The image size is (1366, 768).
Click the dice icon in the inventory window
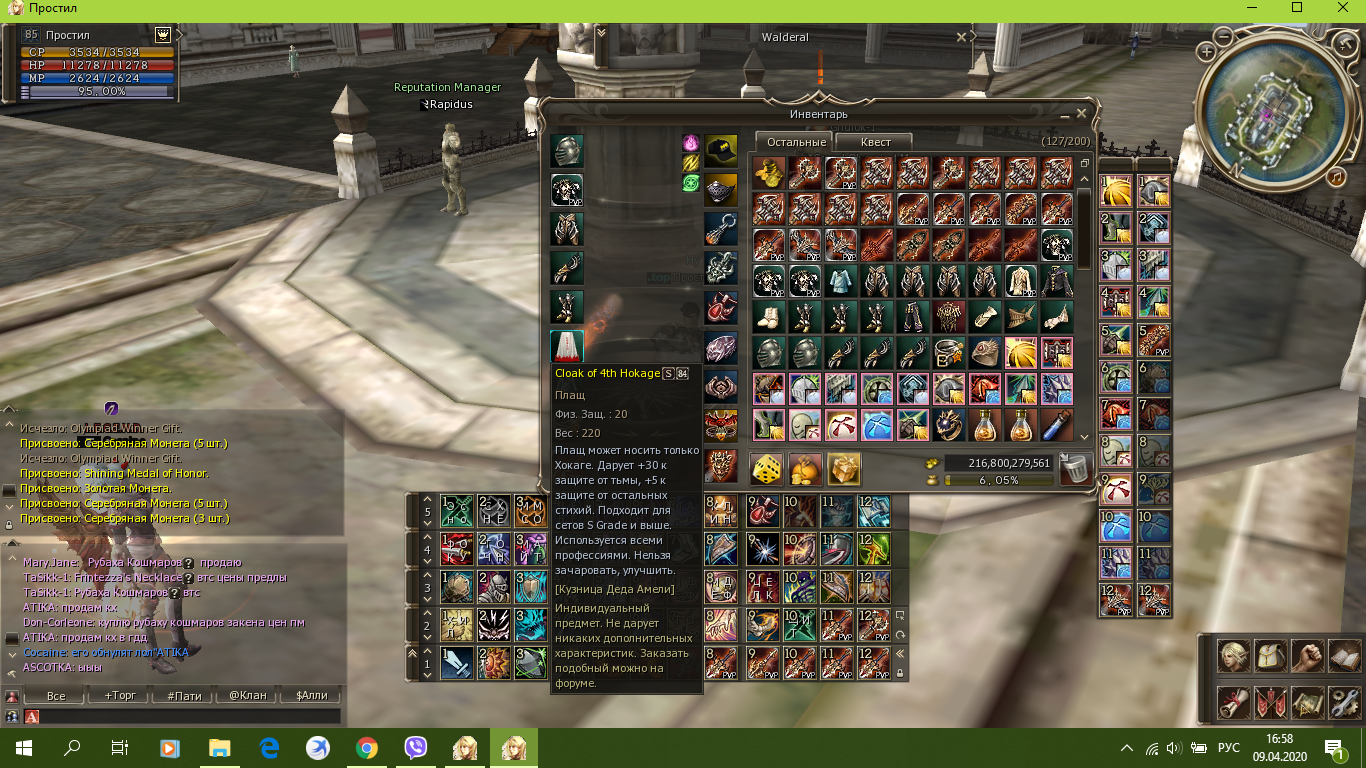pos(766,467)
